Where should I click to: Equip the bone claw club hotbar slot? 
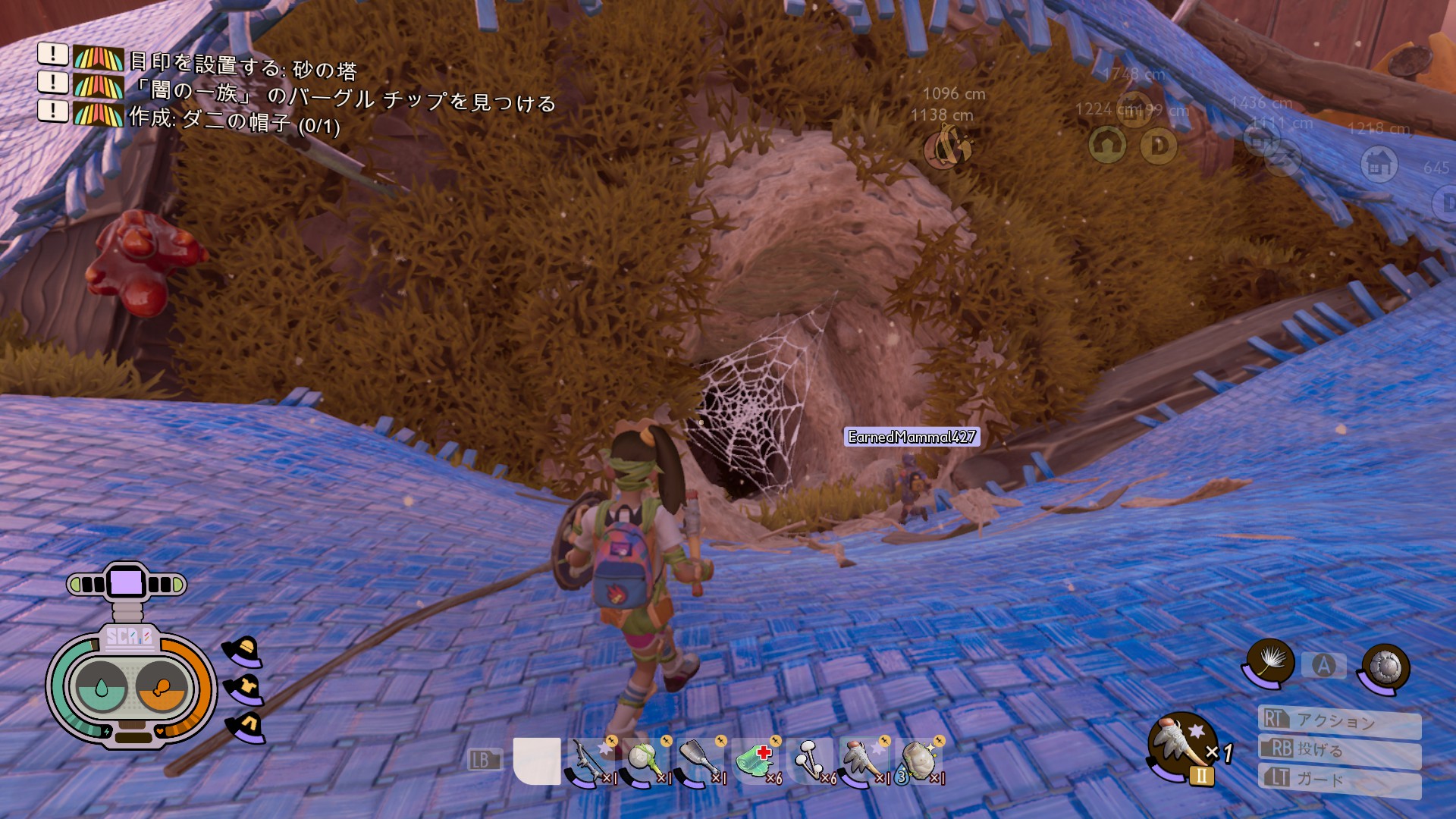(863, 761)
